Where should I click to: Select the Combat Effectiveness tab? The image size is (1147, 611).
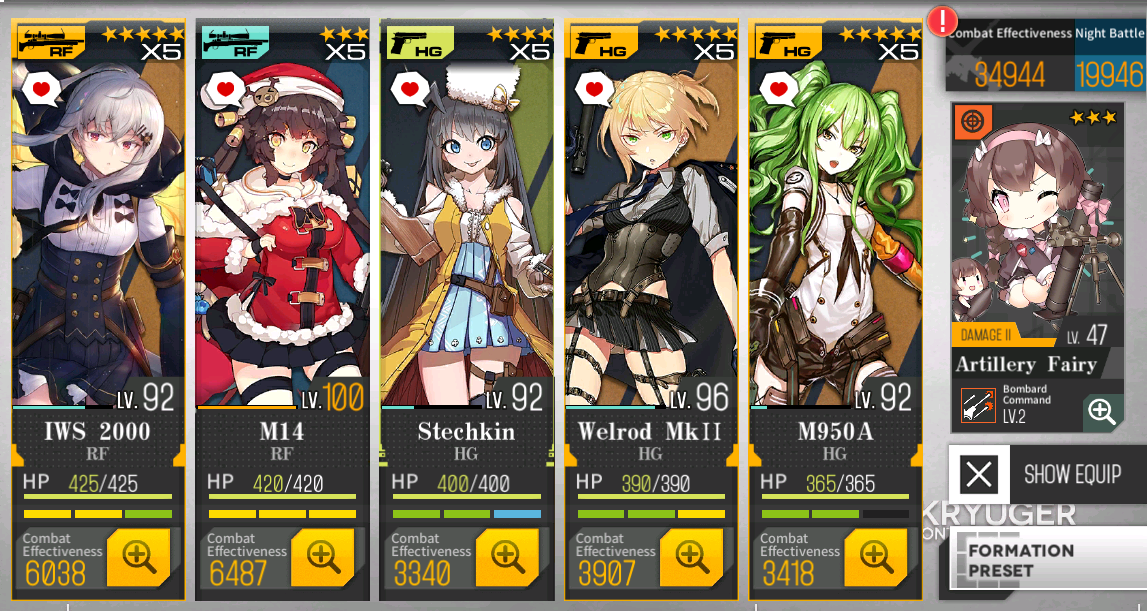click(x=1010, y=59)
